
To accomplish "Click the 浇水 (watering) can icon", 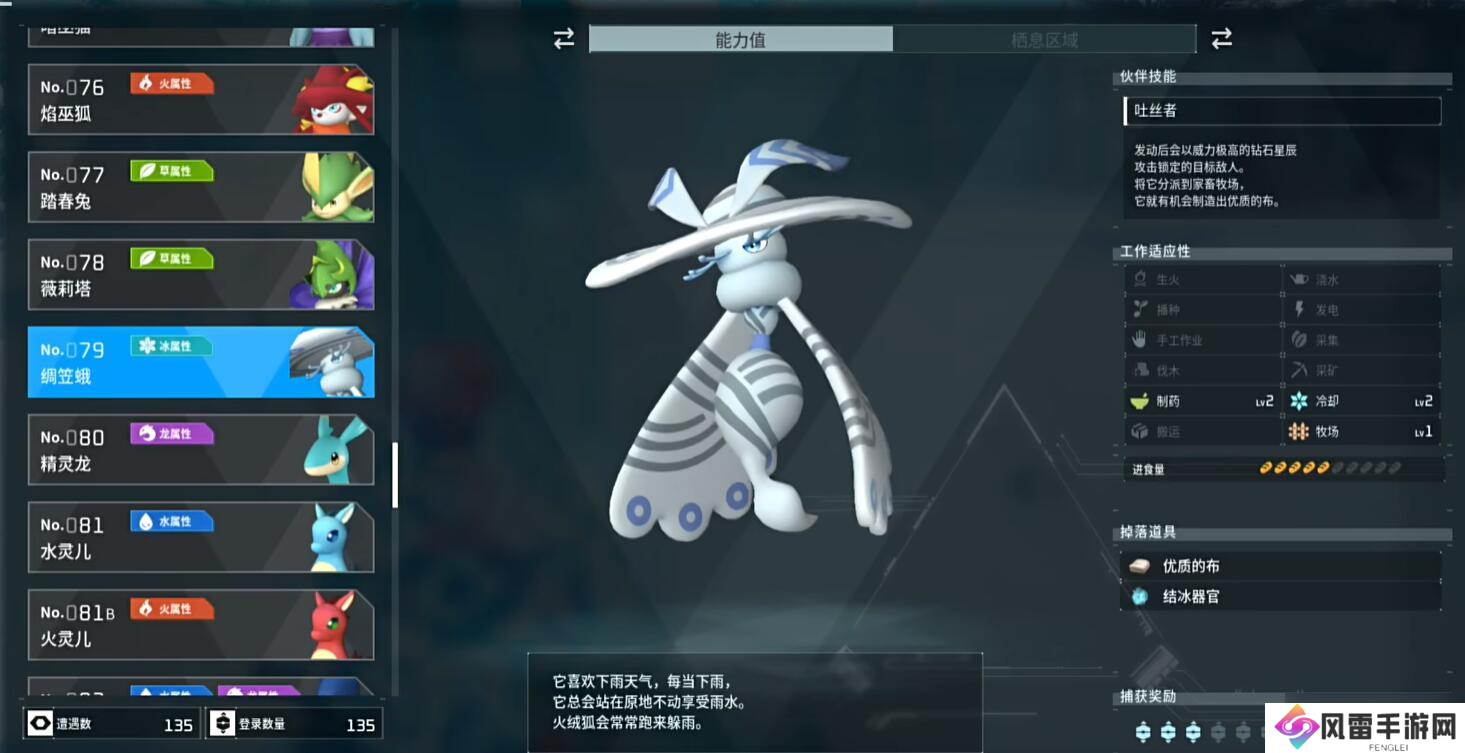I will pos(1297,279).
